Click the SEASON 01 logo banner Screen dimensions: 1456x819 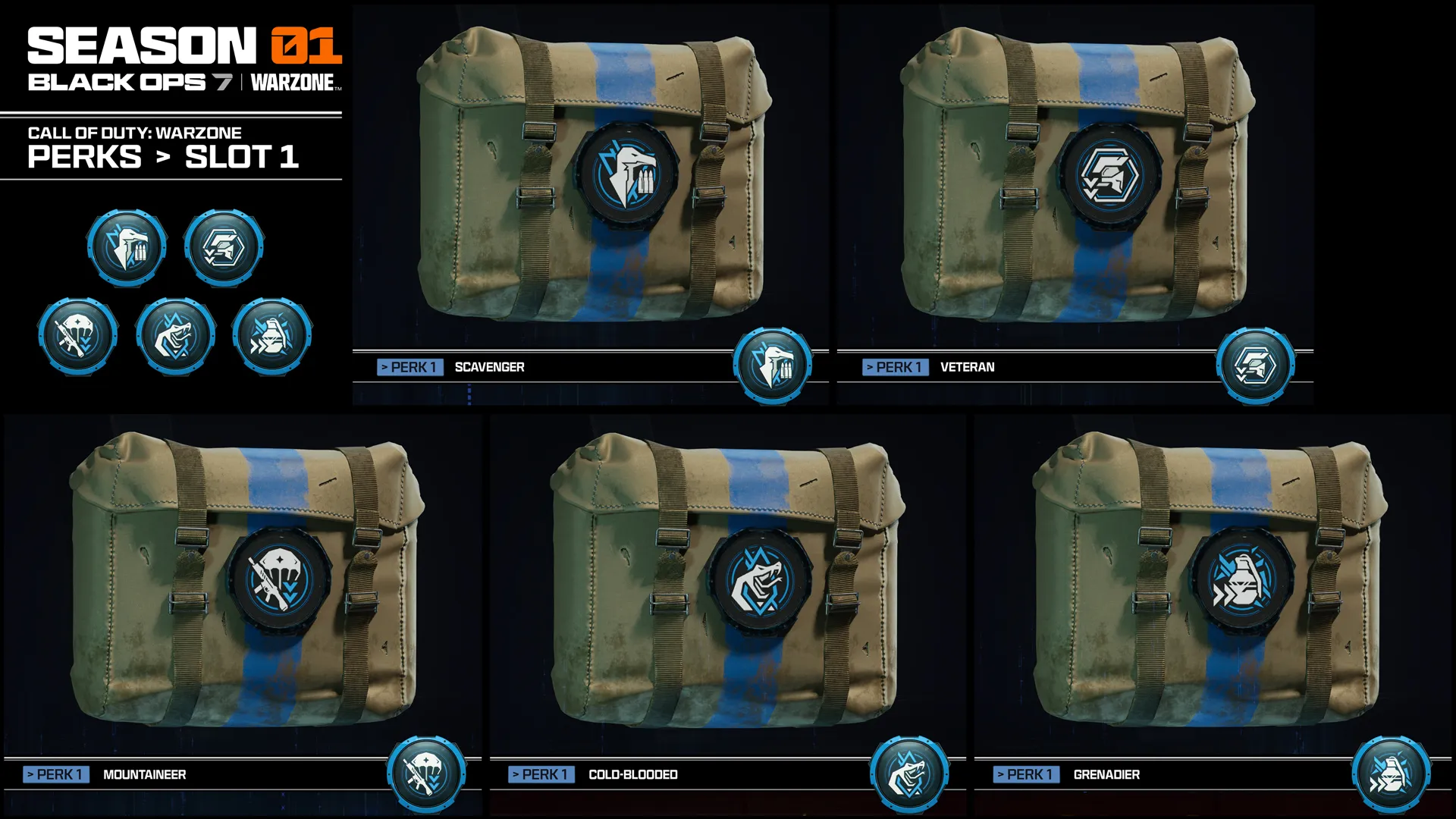[184, 43]
